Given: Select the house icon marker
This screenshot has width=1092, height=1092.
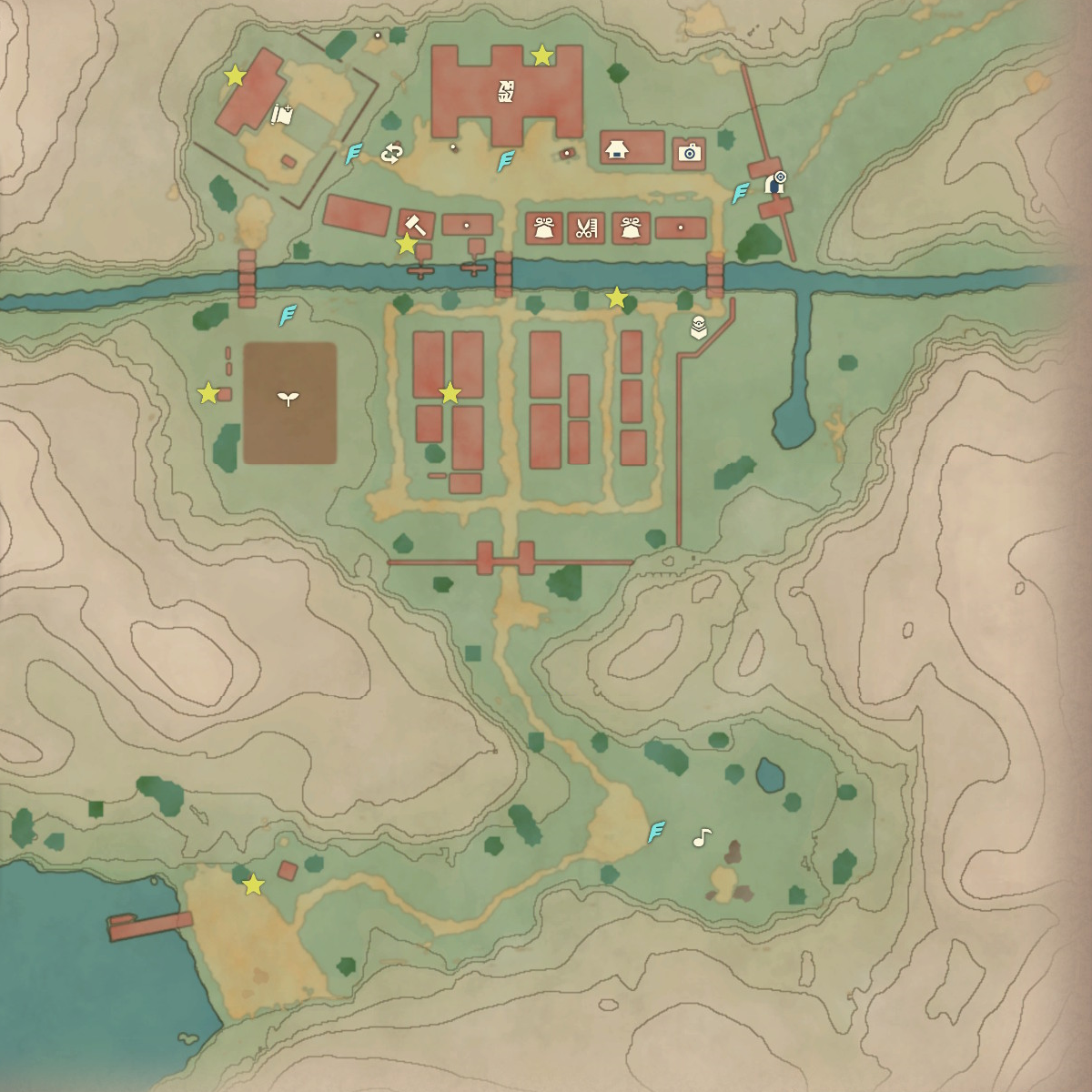Looking at the screenshot, I should click(x=619, y=149).
